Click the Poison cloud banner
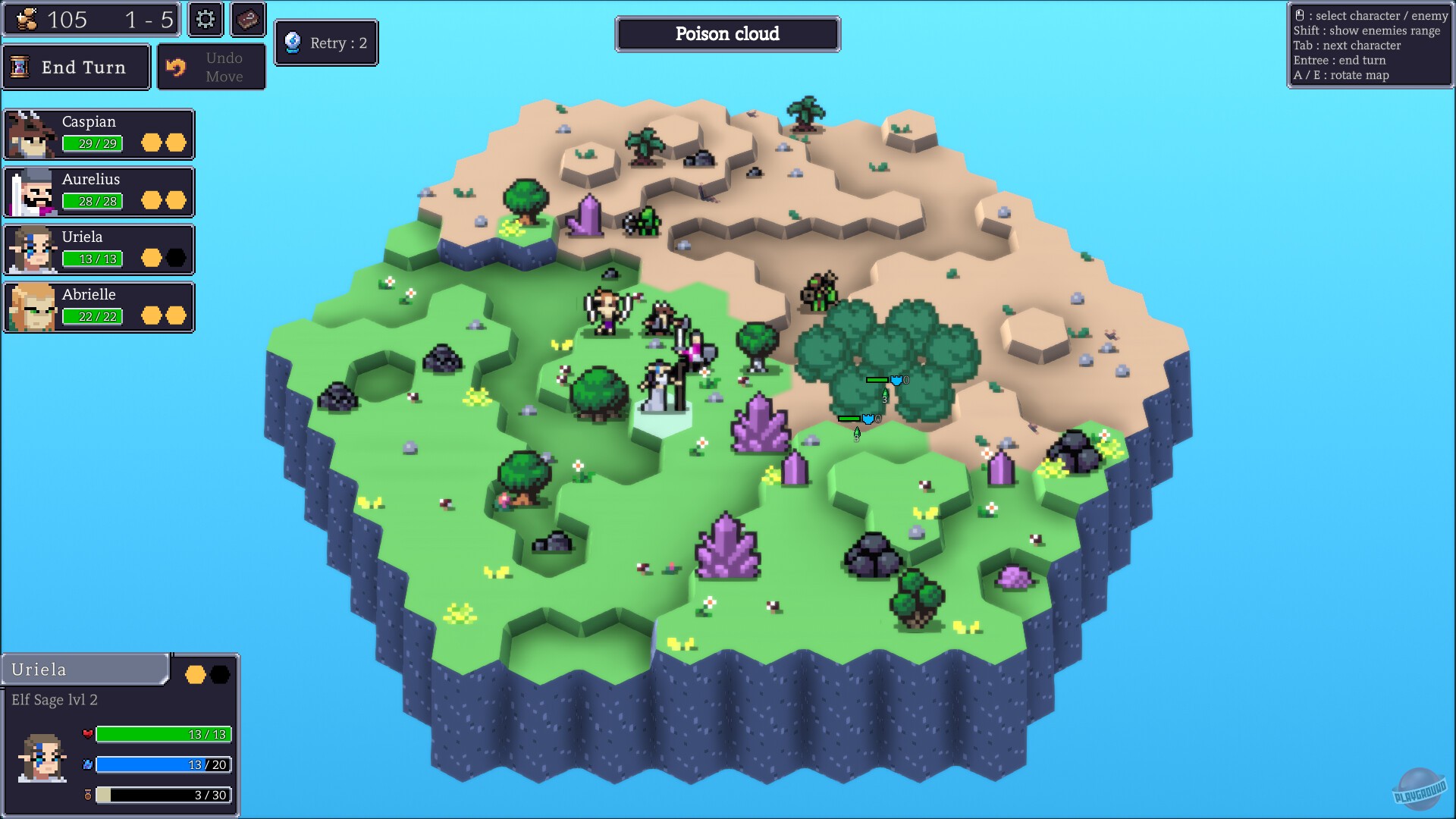 pos(727,33)
